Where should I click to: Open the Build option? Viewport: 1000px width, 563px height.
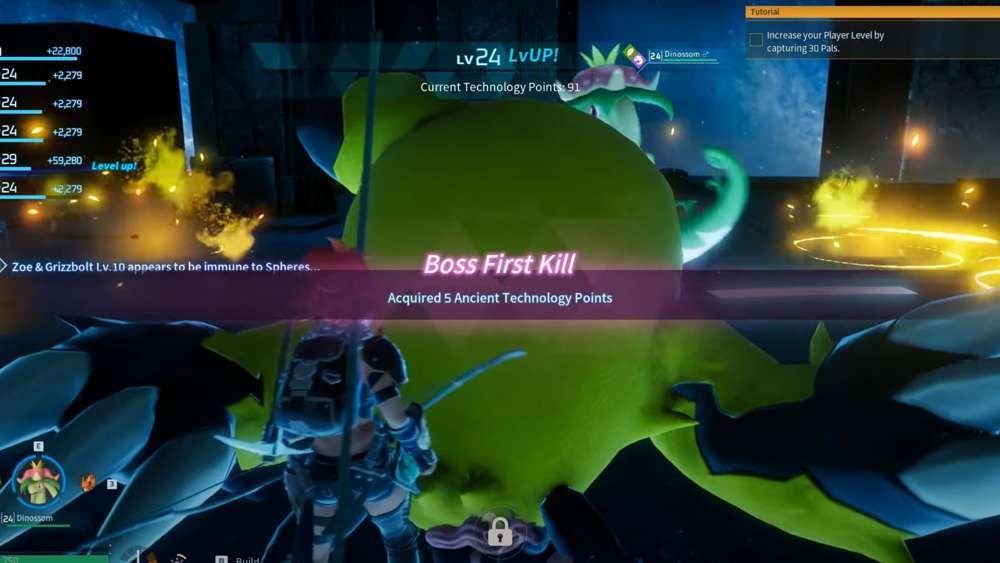pos(246,559)
